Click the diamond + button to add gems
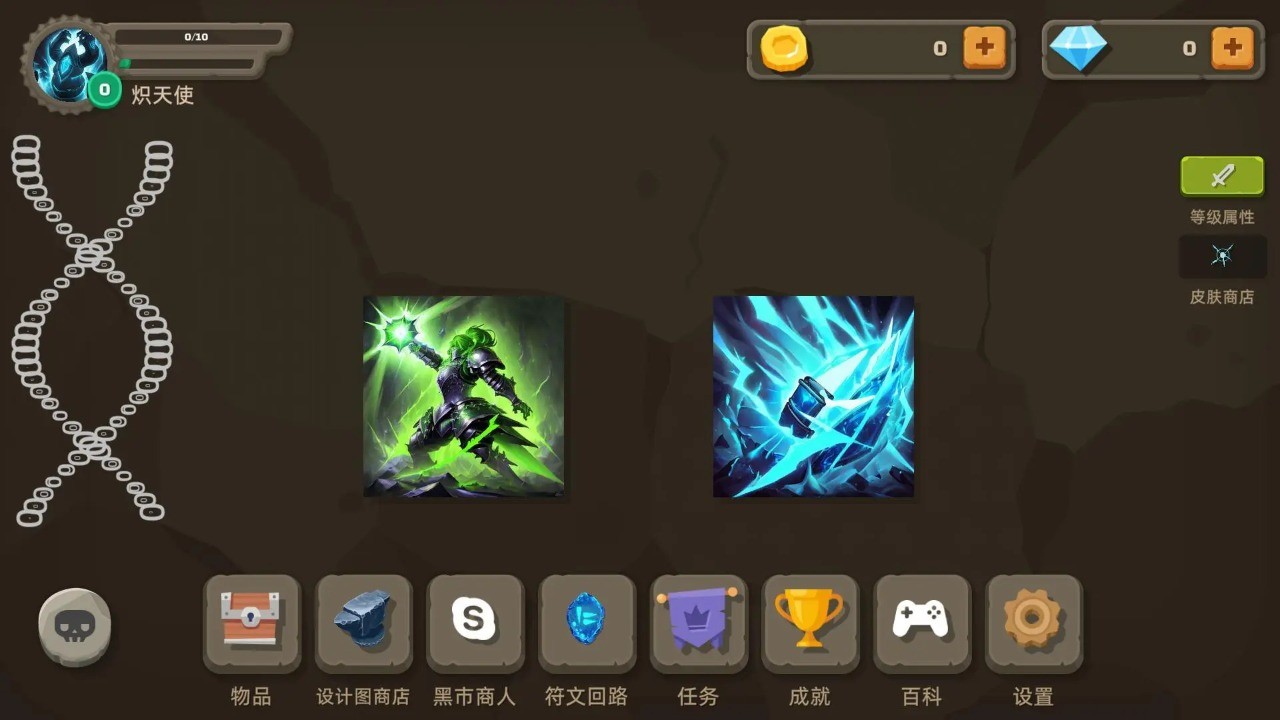The width and height of the screenshot is (1280, 720). click(1233, 47)
